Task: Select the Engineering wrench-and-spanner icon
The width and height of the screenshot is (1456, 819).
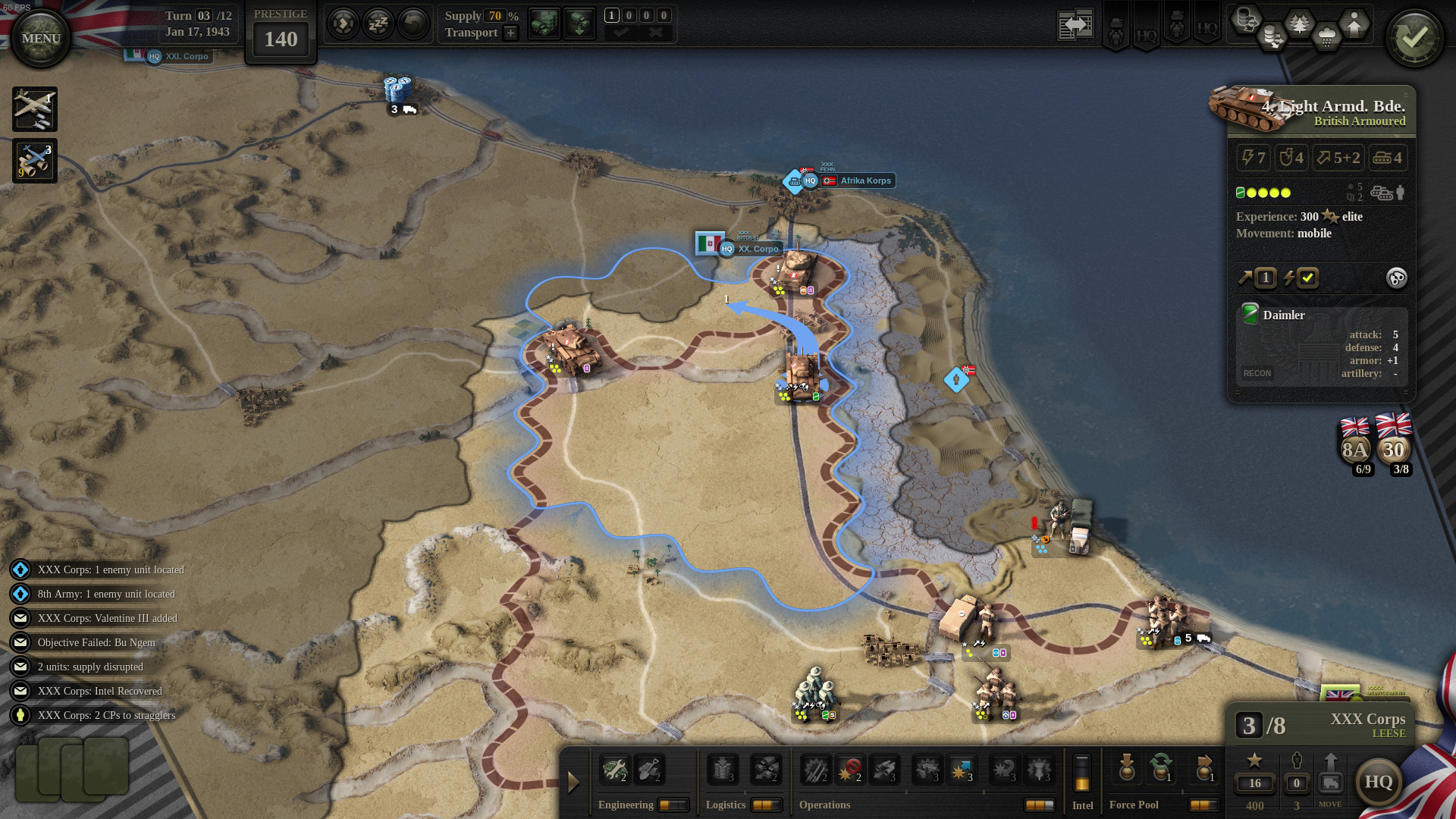Action: coord(615,768)
